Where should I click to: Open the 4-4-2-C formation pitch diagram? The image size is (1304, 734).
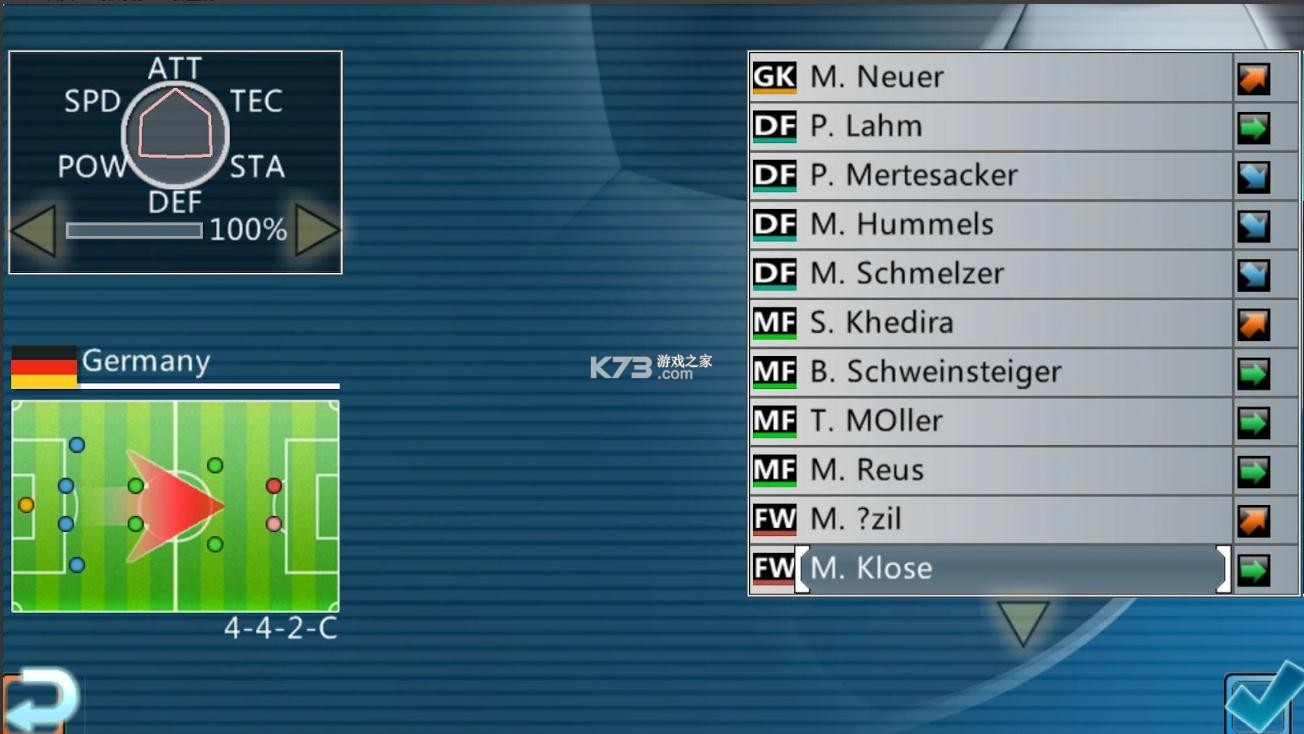[175, 506]
